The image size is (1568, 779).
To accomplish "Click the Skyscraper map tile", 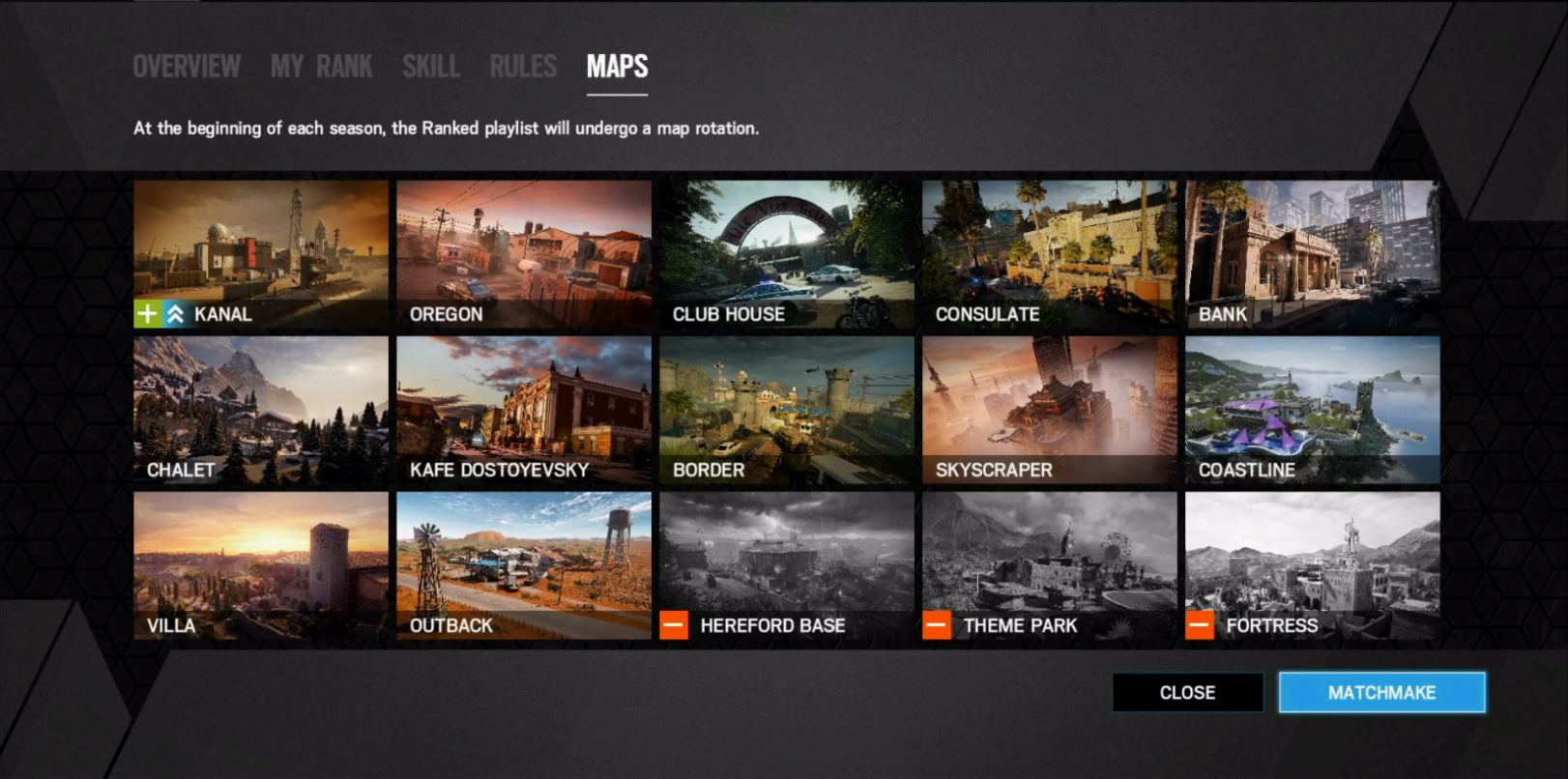I will point(1050,410).
